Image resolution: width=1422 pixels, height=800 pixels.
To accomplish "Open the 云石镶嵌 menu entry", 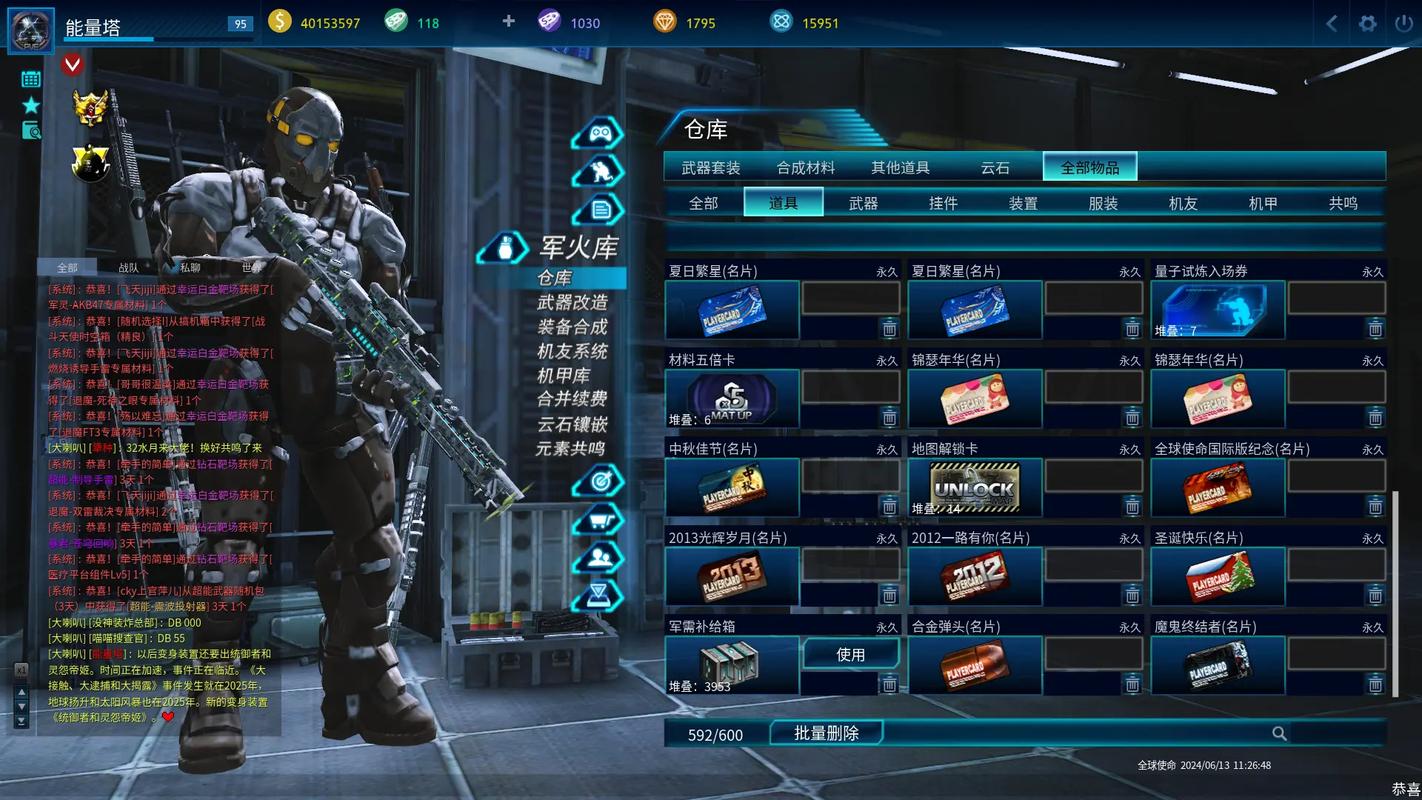I will click(x=572, y=424).
